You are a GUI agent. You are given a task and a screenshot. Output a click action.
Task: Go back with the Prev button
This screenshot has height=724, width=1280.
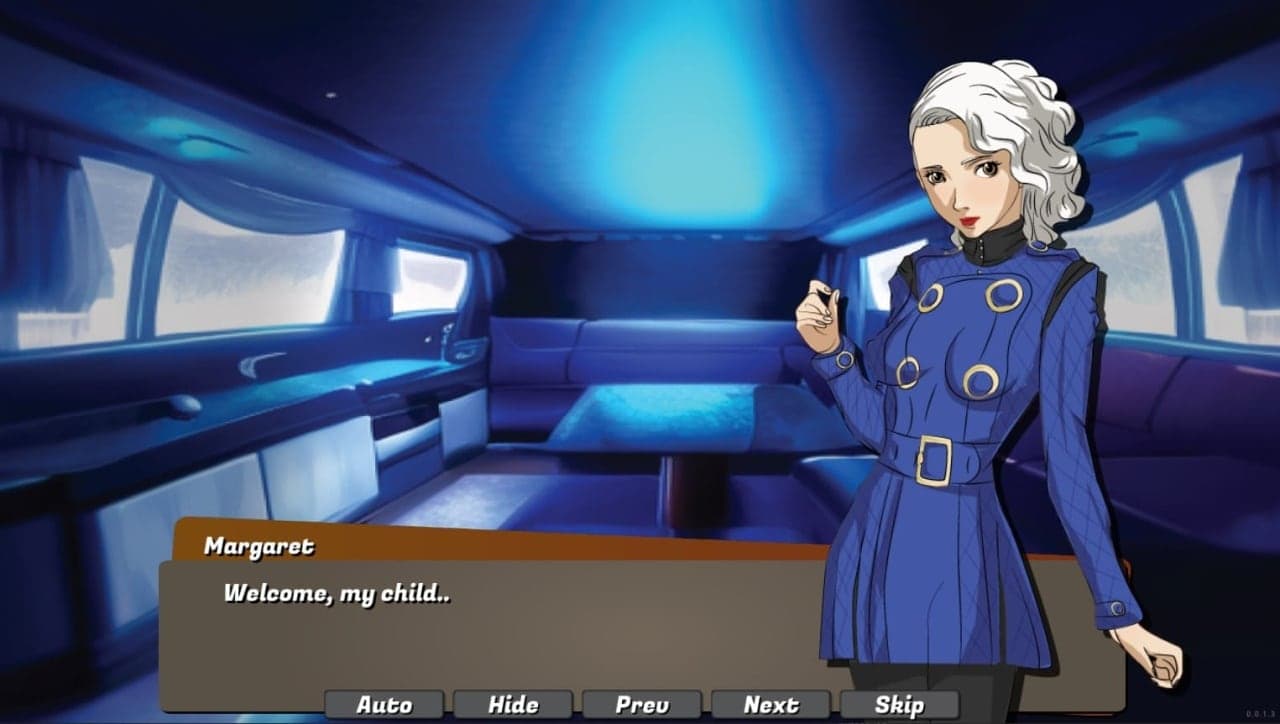pyautogui.click(x=642, y=705)
